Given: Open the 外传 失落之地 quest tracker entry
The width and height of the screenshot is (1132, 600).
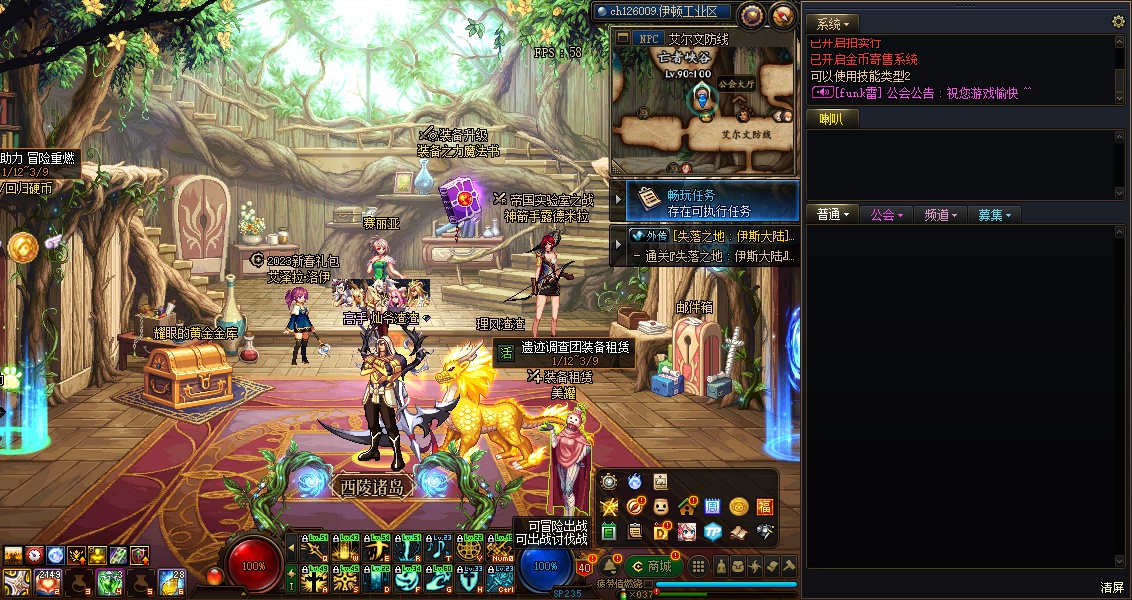Looking at the screenshot, I should click(710, 236).
